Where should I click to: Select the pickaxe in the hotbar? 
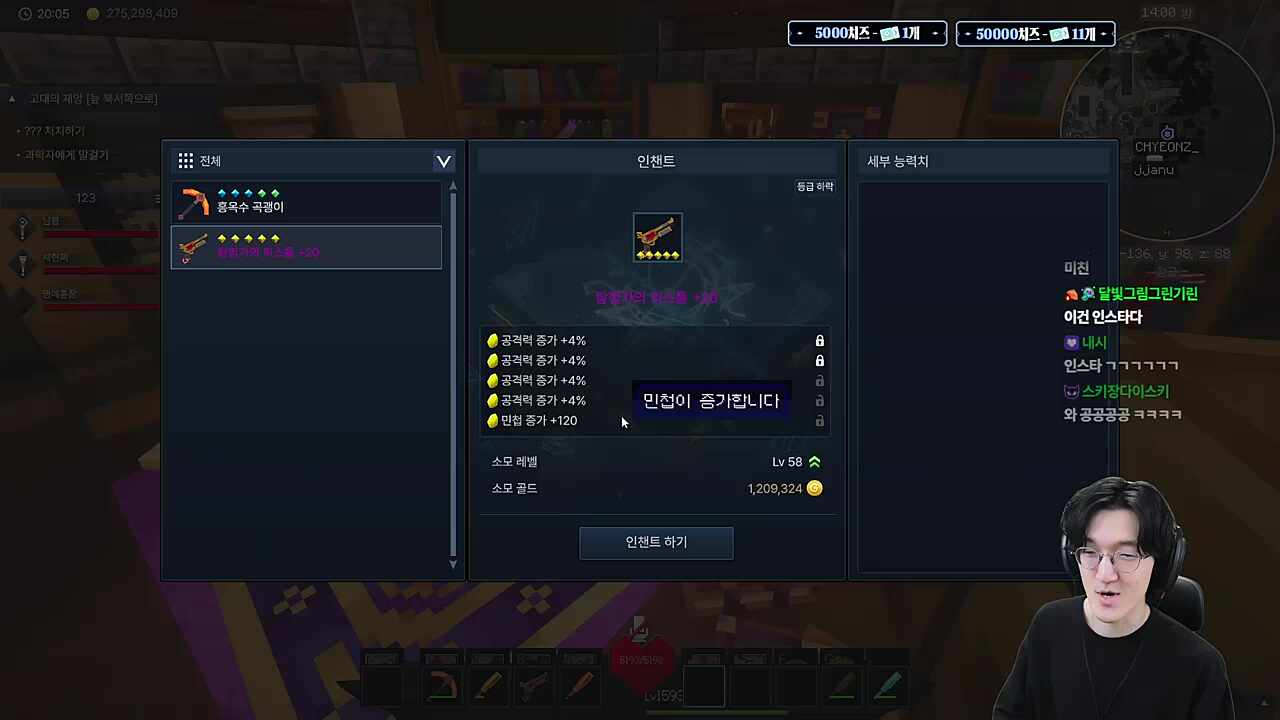[442, 684]
